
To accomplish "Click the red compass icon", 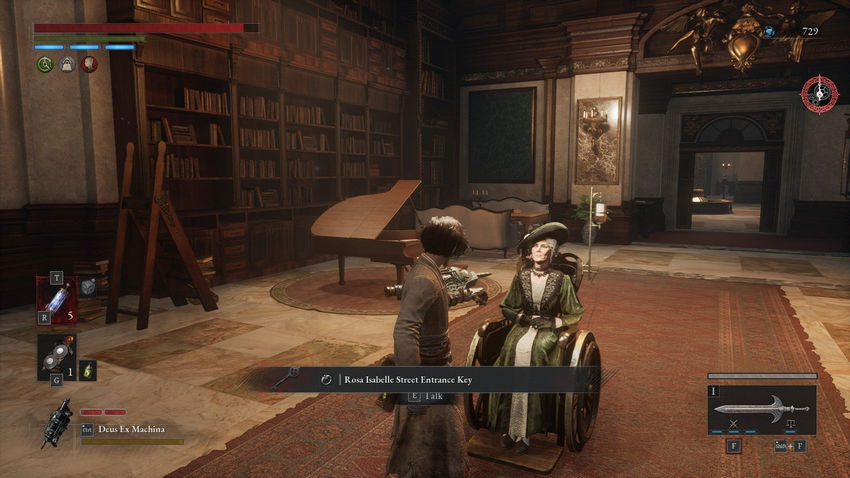I will (x=818, y=95).
